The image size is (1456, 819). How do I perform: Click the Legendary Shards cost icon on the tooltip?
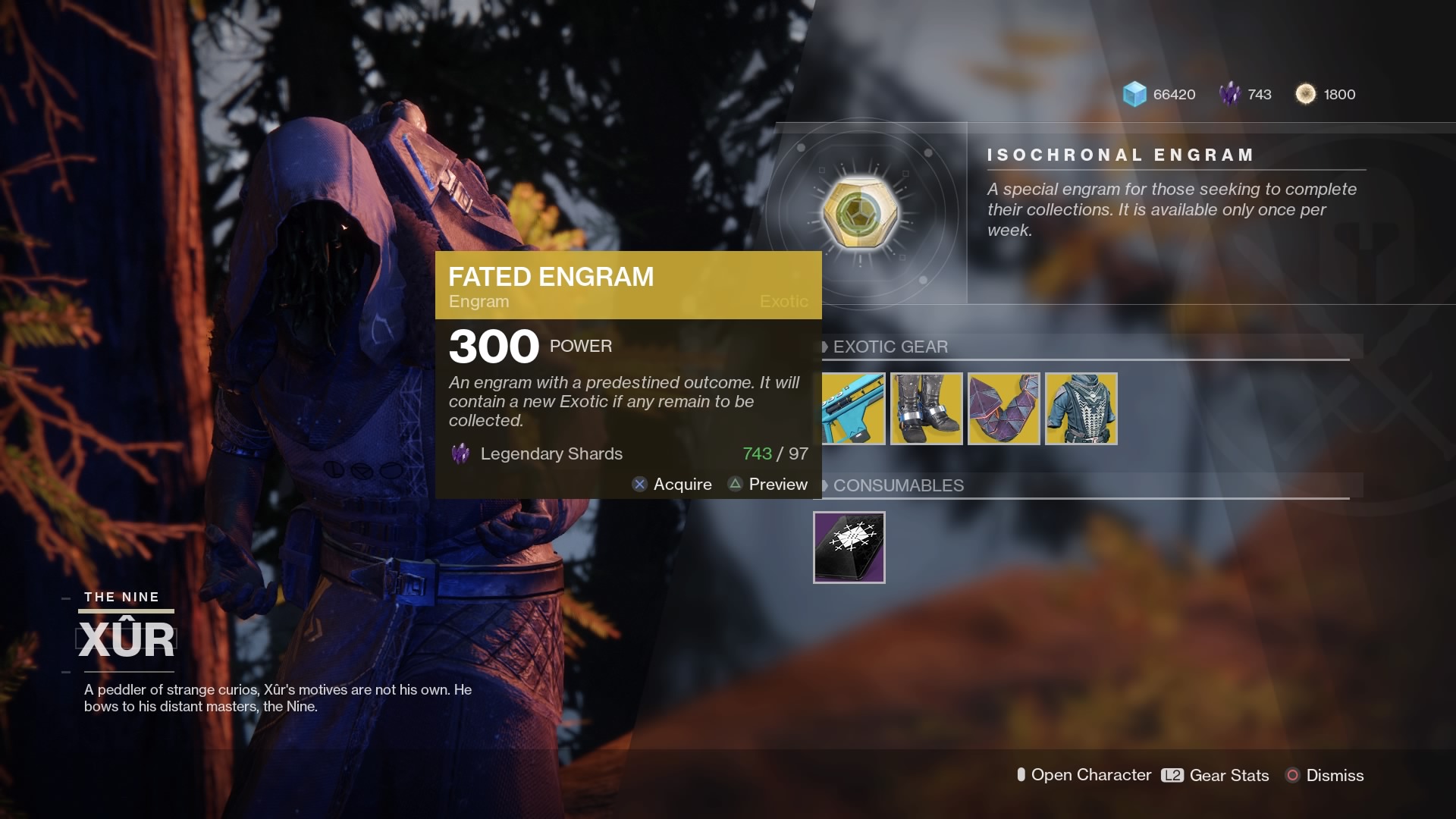point(460,453)
